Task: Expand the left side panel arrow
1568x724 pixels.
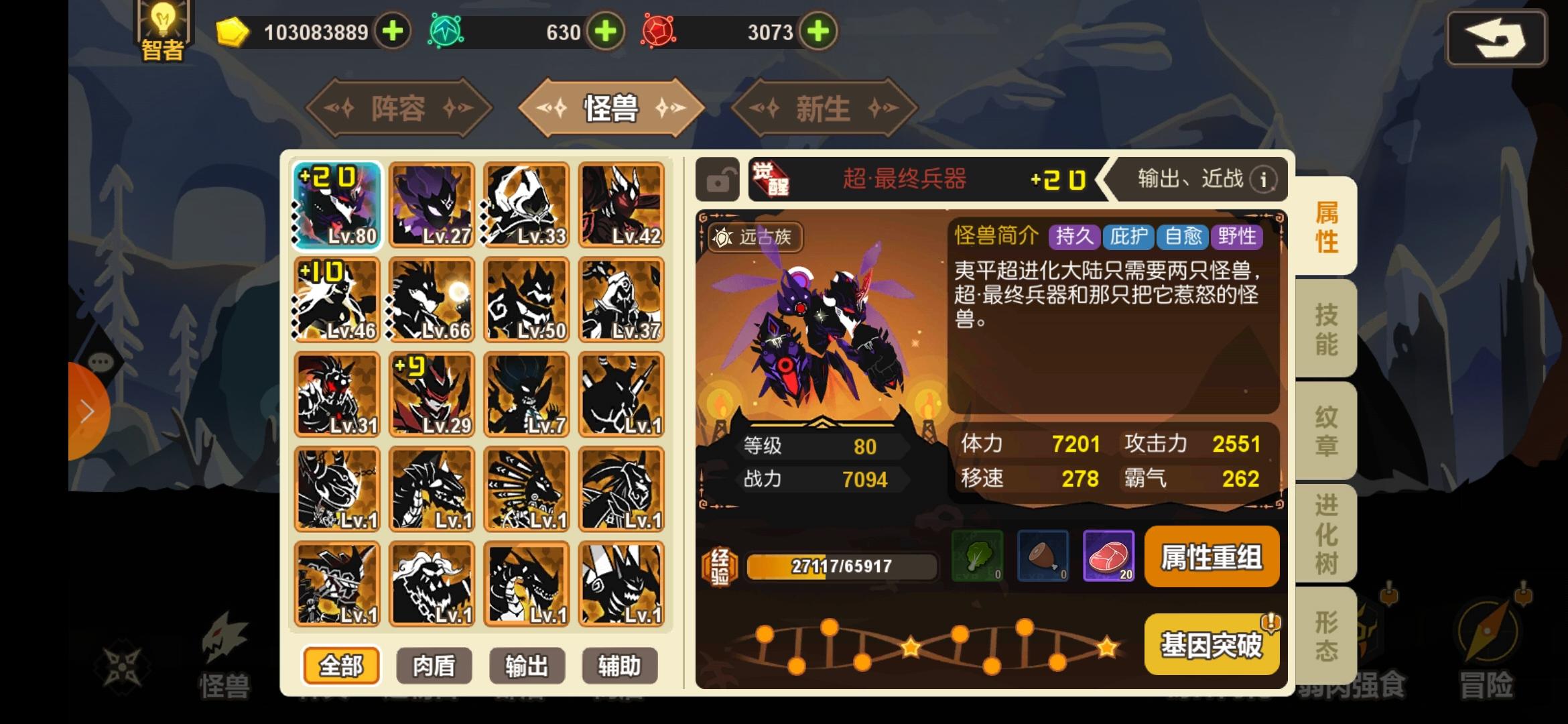Action: coord(89,411)
